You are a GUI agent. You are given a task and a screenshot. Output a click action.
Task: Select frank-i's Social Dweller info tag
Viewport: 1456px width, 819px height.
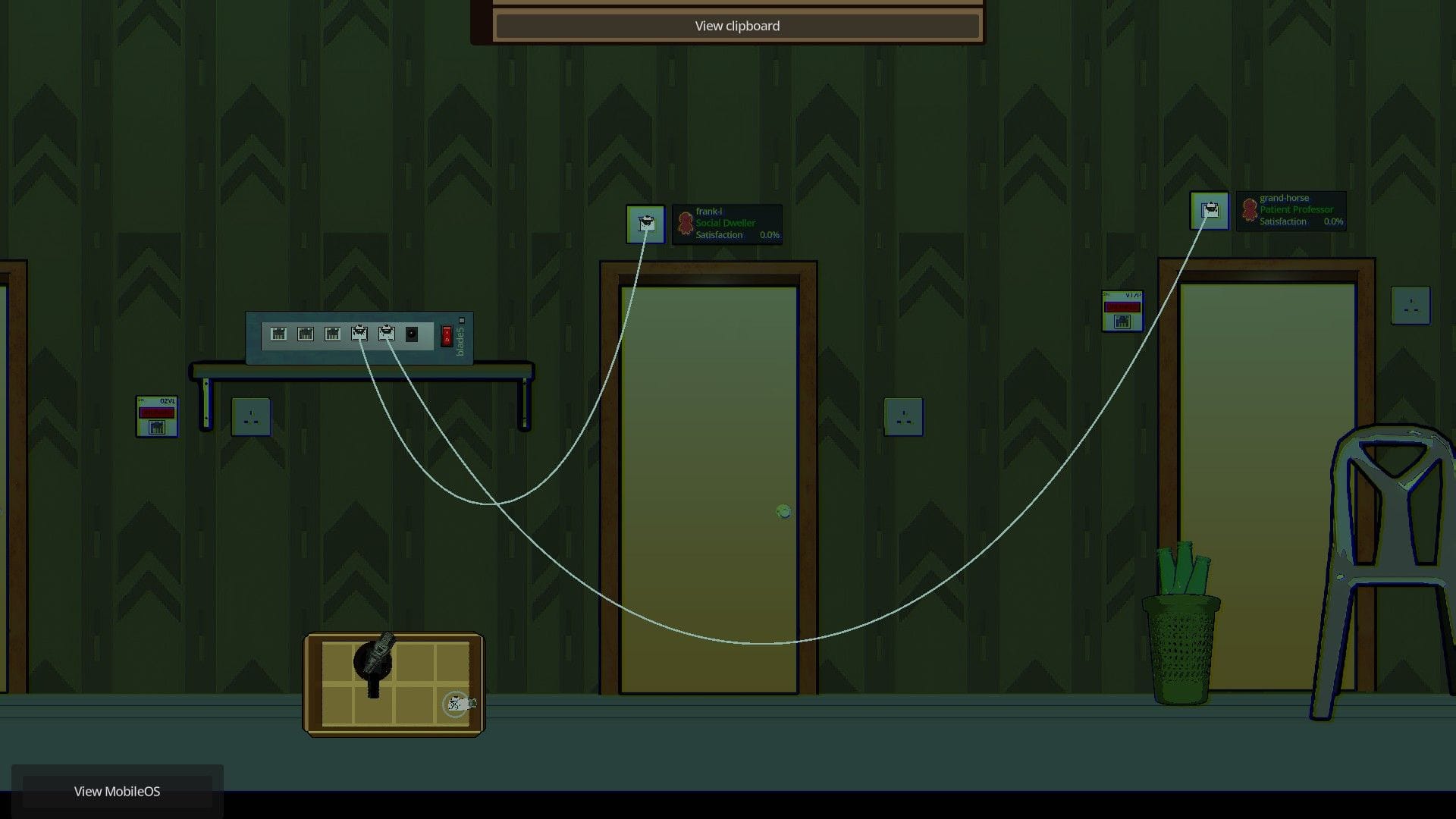(726, 224)
